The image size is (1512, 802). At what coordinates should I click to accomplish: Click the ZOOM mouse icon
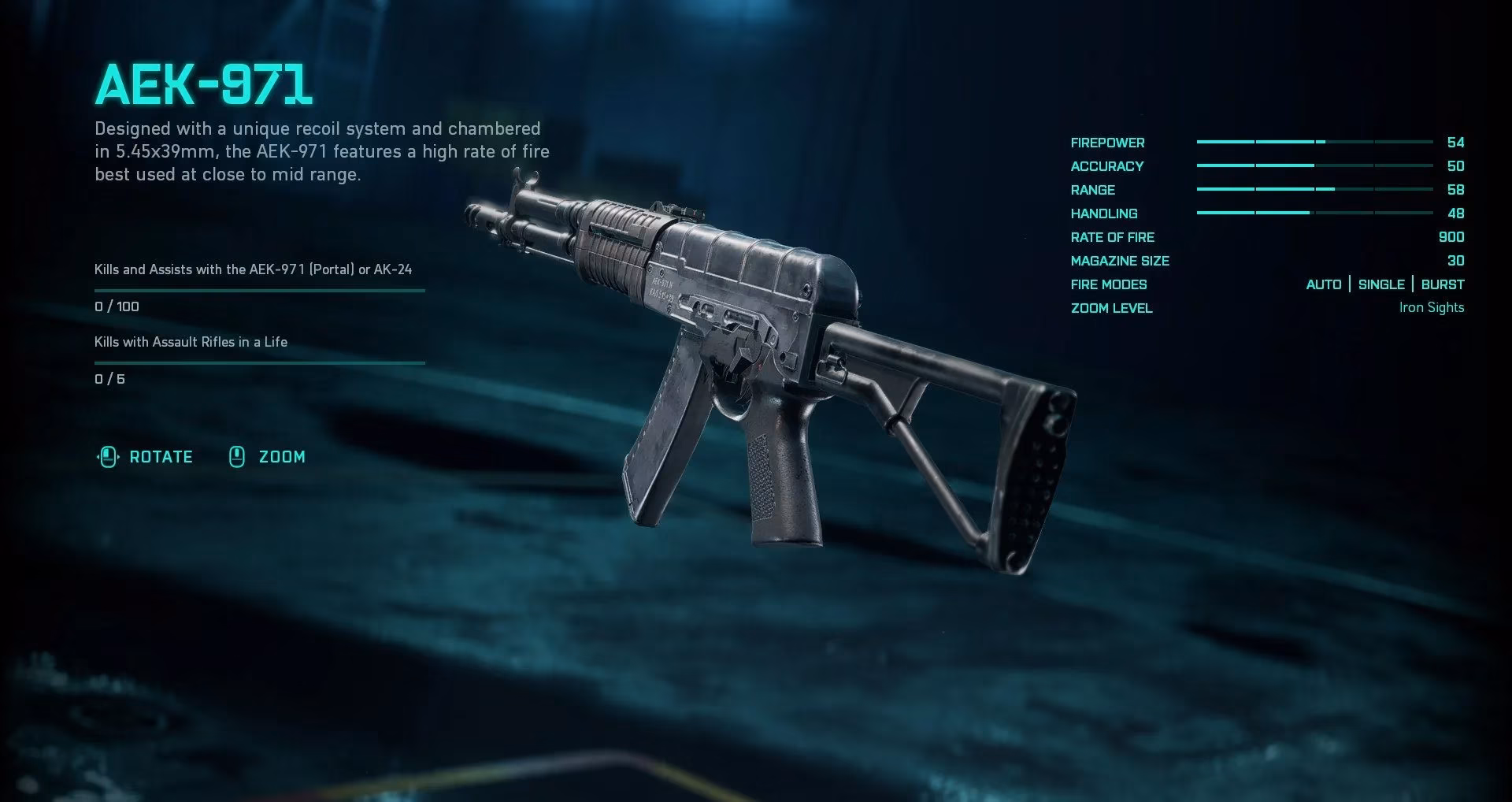[236, 456]
